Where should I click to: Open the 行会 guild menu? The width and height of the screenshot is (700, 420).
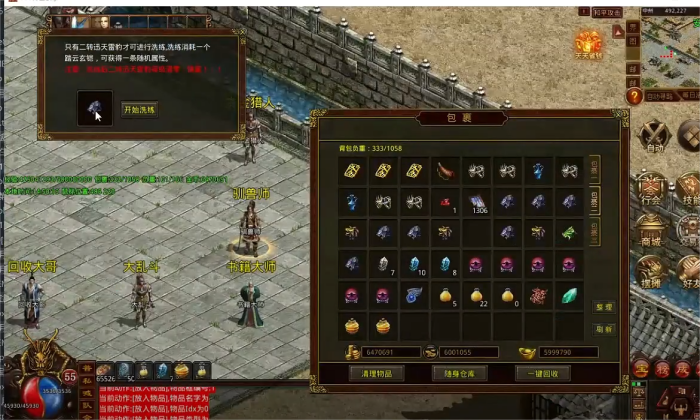pos(651,188)
